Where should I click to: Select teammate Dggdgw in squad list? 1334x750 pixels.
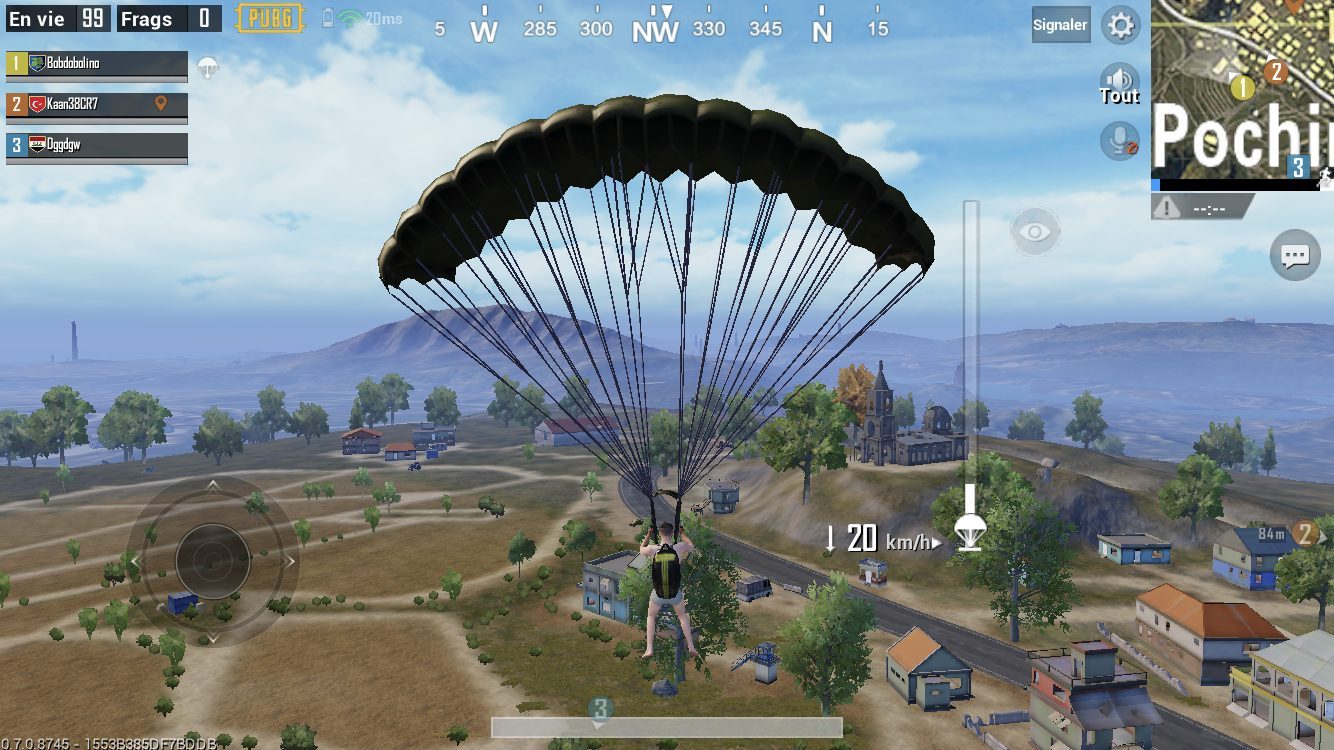click(97, 145)
